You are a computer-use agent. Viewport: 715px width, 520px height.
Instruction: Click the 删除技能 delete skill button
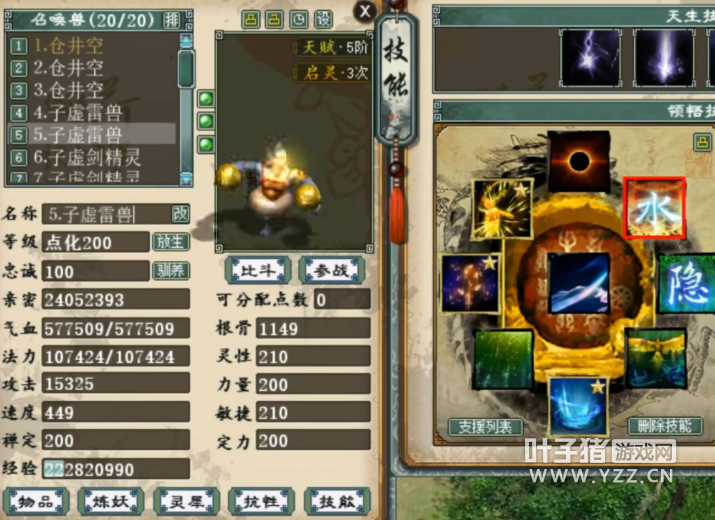click(x=664, y=427)
